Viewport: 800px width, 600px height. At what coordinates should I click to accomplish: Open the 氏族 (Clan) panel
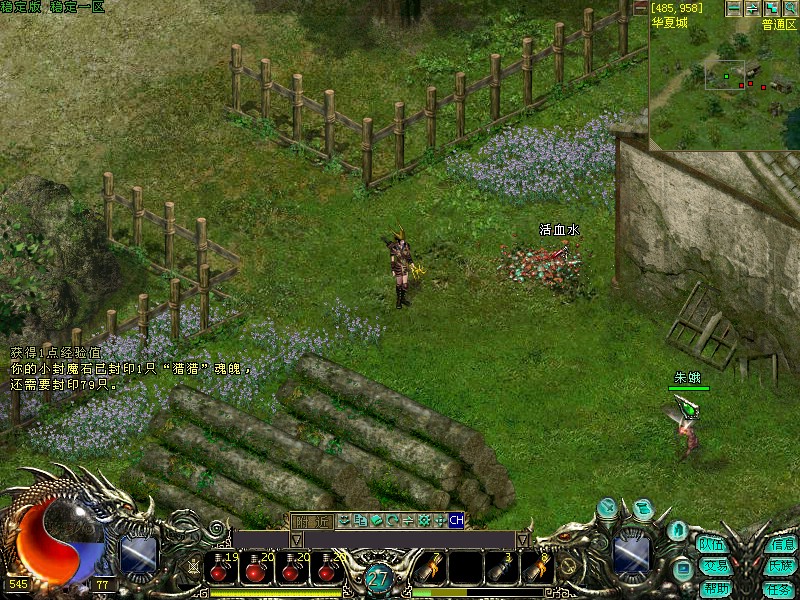781,566
